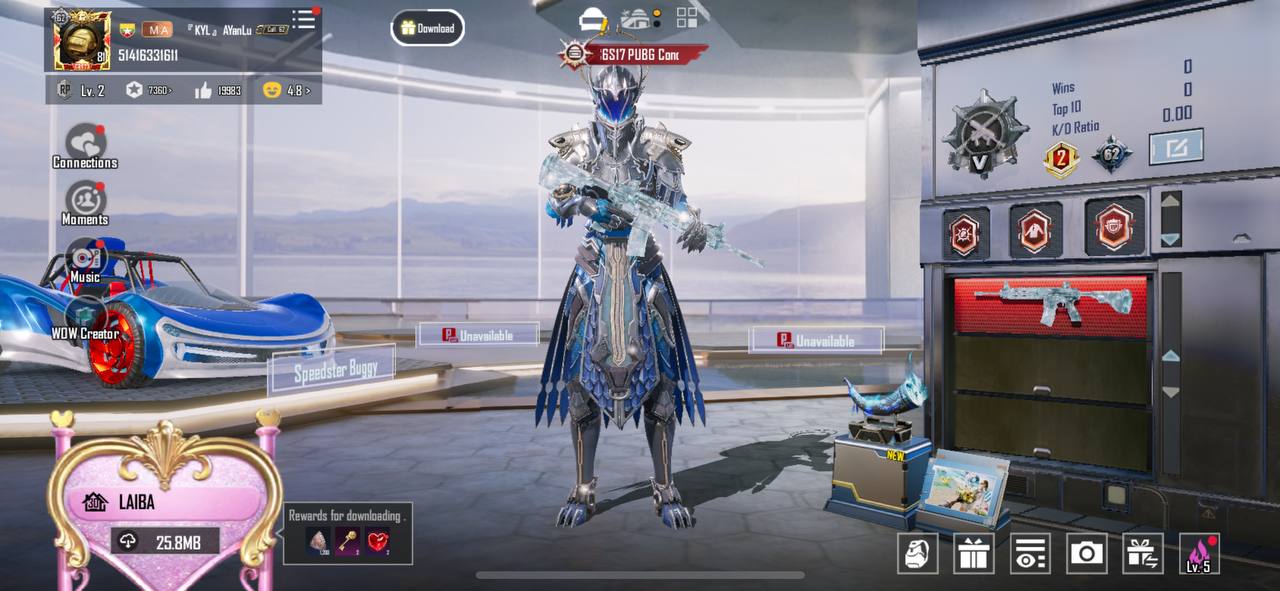The height and width of the screenshot is (591, 1280).
Task: Open the four-squares grid view at top
Action: pos(687,18)
